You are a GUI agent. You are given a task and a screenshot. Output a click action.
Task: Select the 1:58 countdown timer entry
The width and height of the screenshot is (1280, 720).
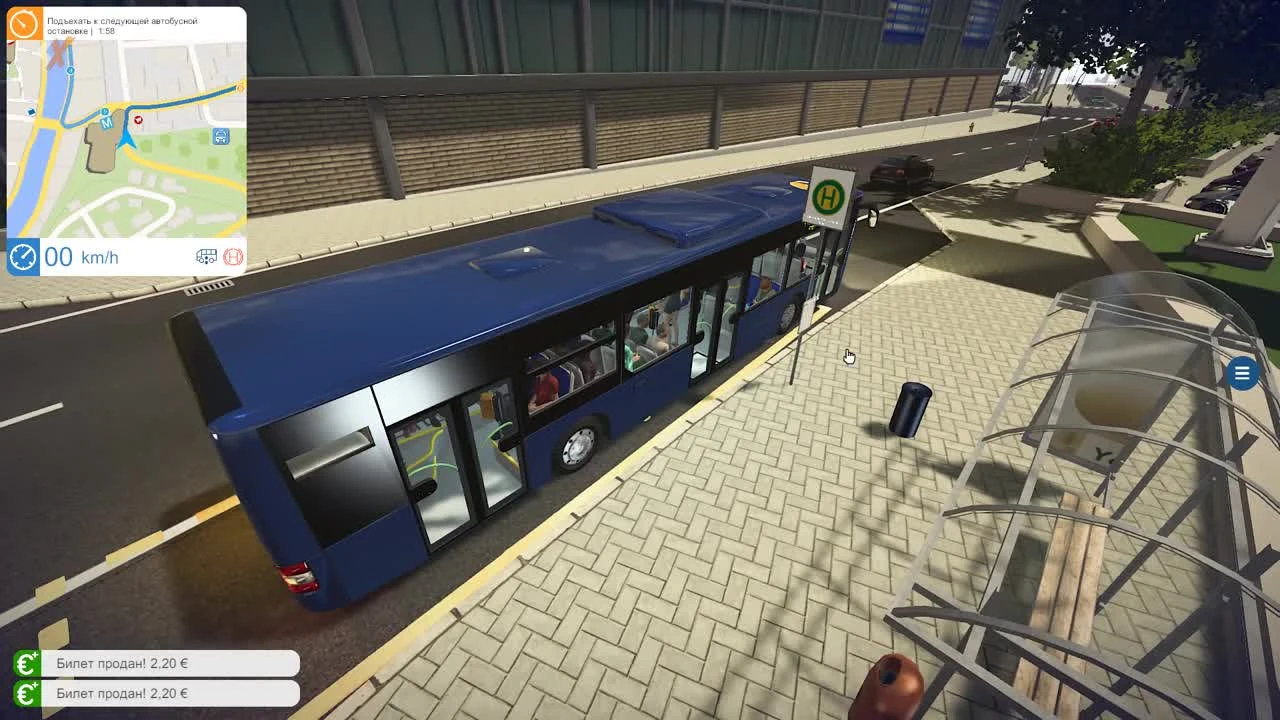103,29
